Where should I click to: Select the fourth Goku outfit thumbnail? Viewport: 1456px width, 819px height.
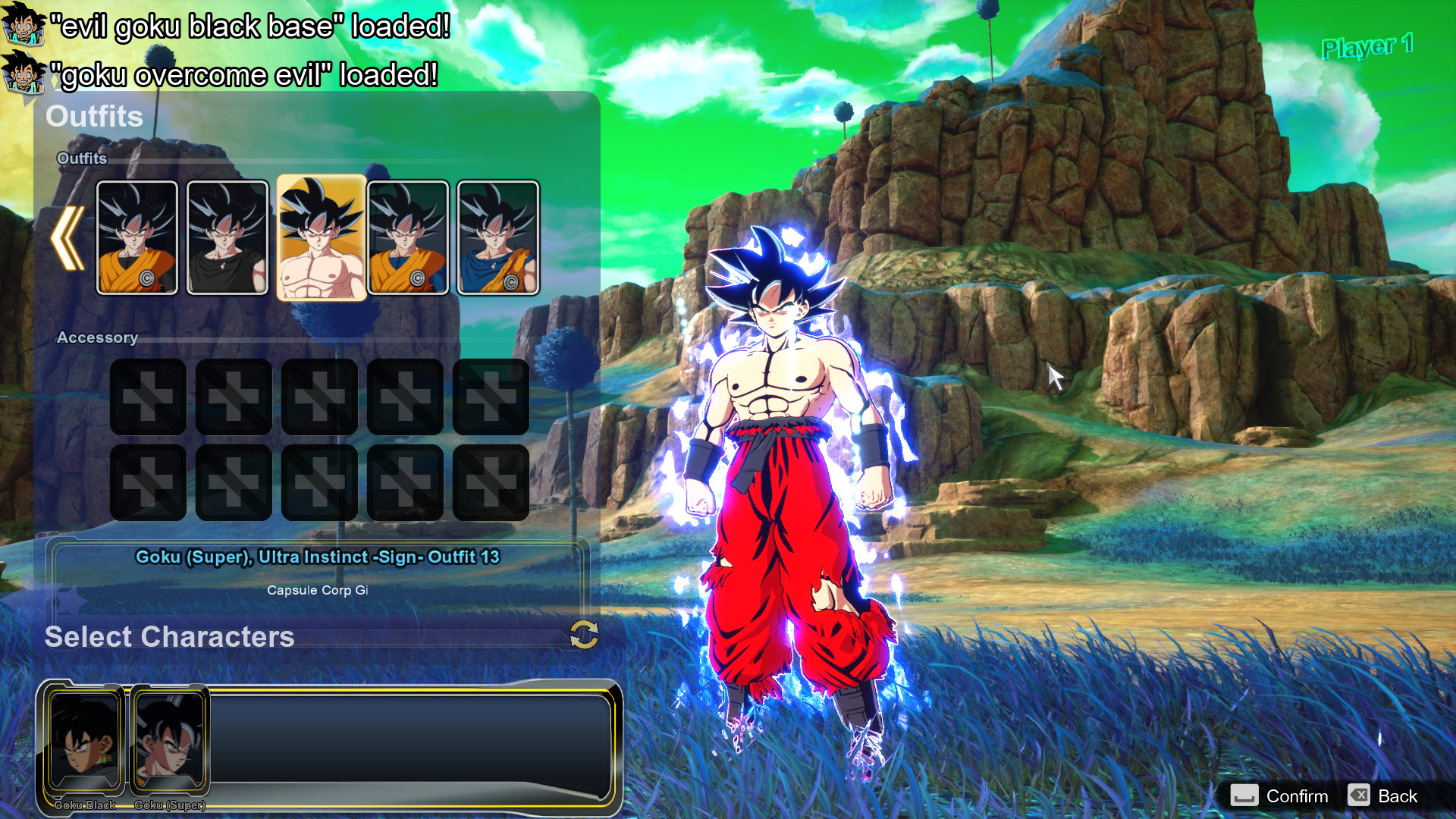coord(409,237)
